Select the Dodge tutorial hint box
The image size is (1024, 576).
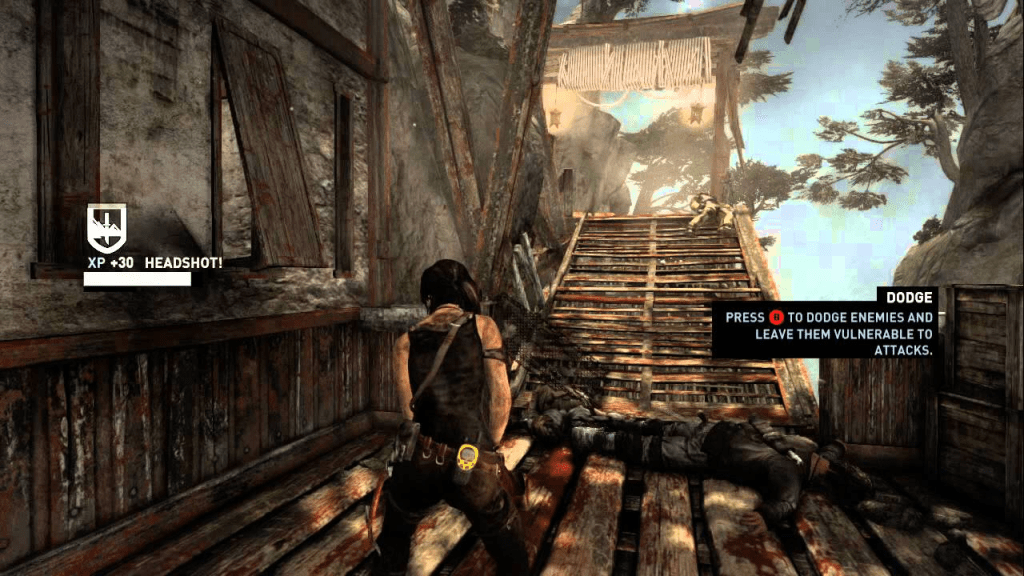pyautogui.click(x=824, y=324)
